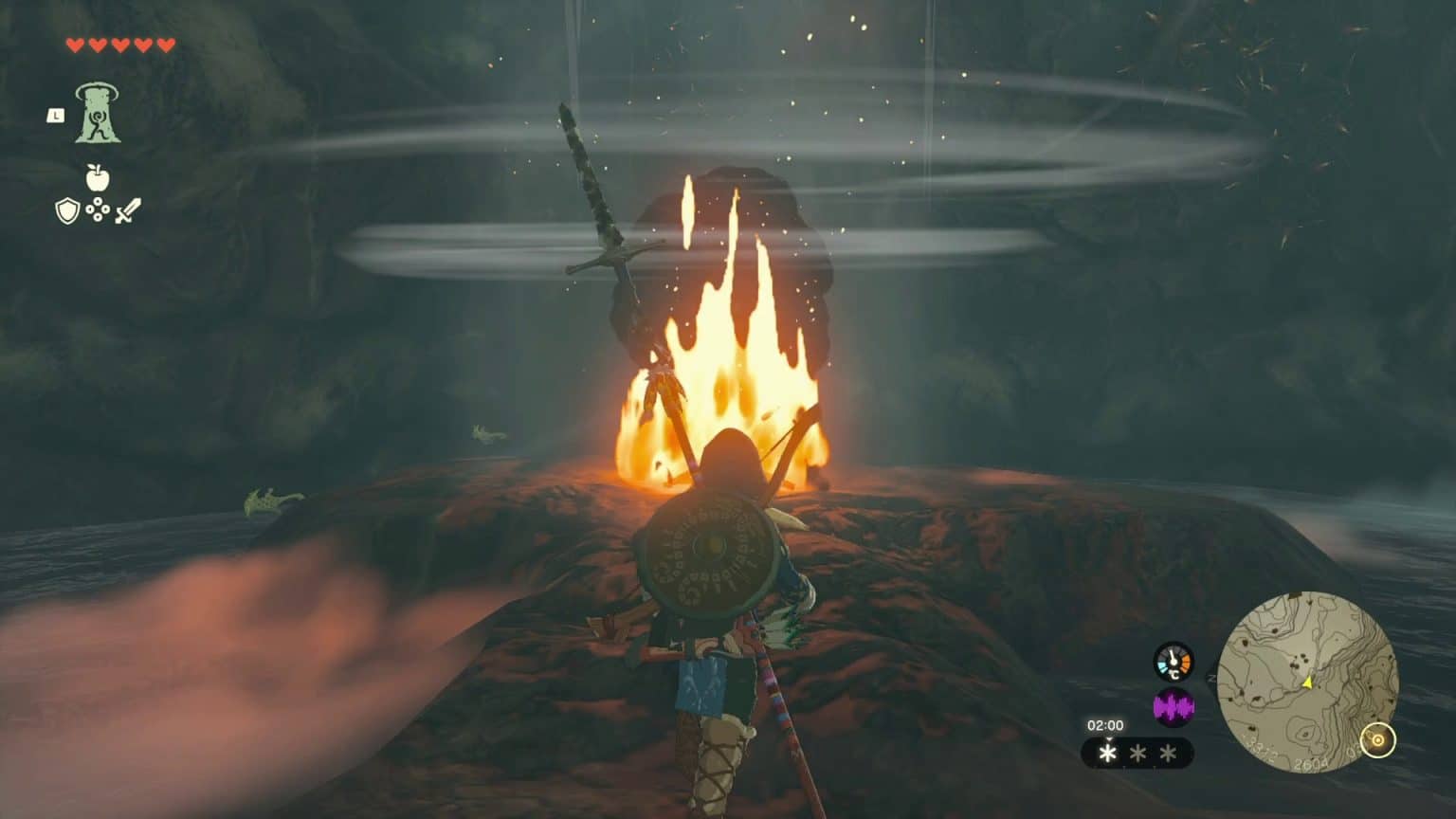Click the 02:00 time display
Screen dimensions: 1456x819
[1105, 725]
